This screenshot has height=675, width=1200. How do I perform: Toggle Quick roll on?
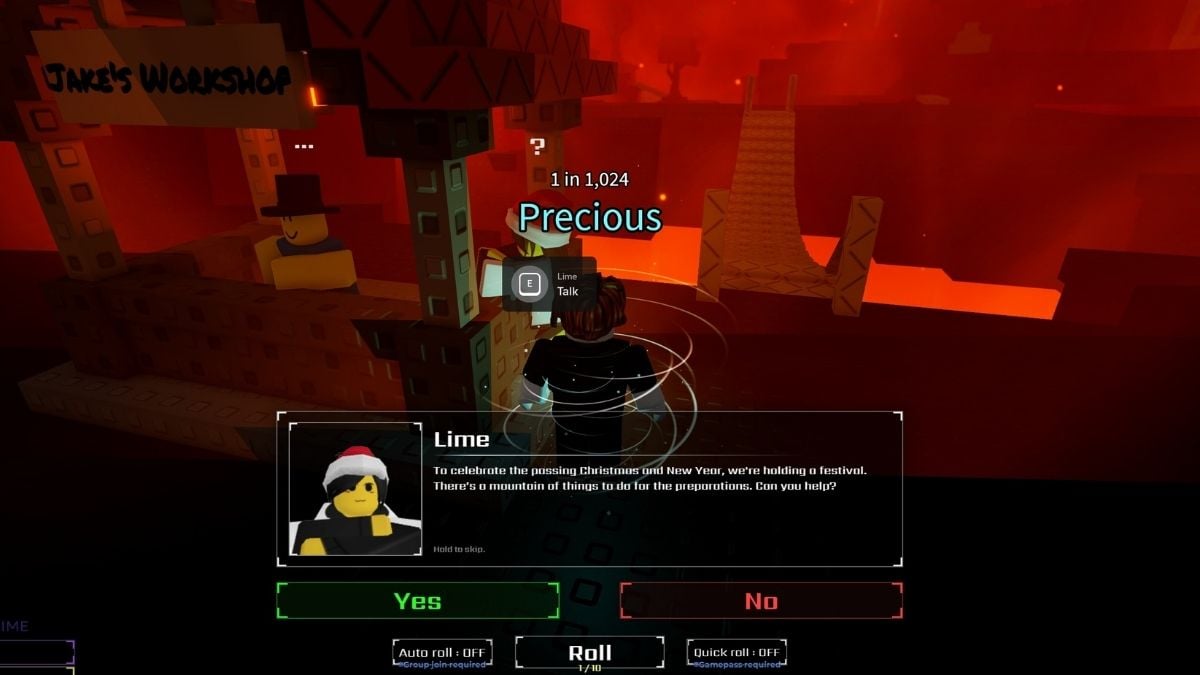pos(736,653)
